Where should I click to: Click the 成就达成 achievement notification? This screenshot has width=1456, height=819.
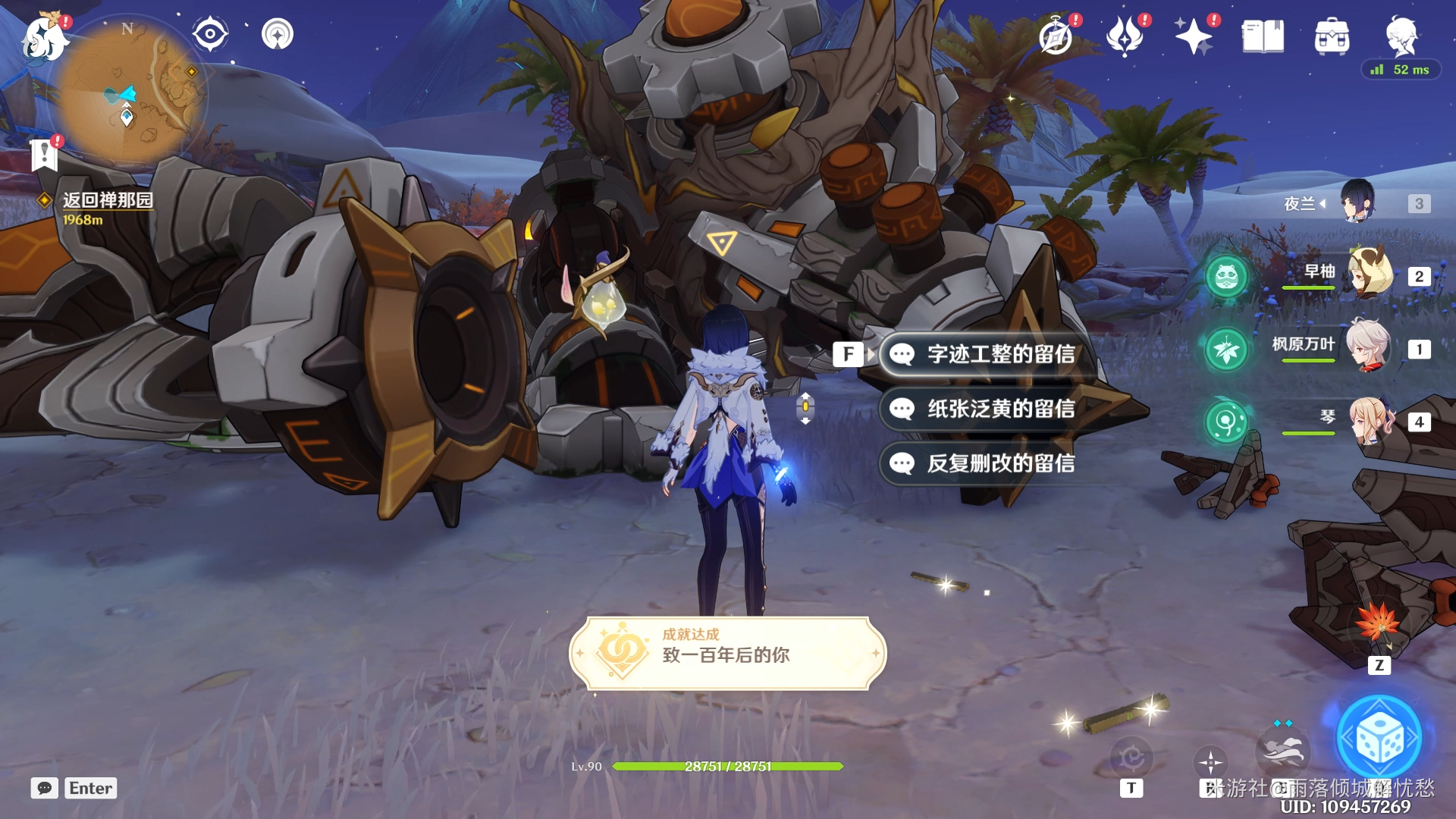click(727, 653)
